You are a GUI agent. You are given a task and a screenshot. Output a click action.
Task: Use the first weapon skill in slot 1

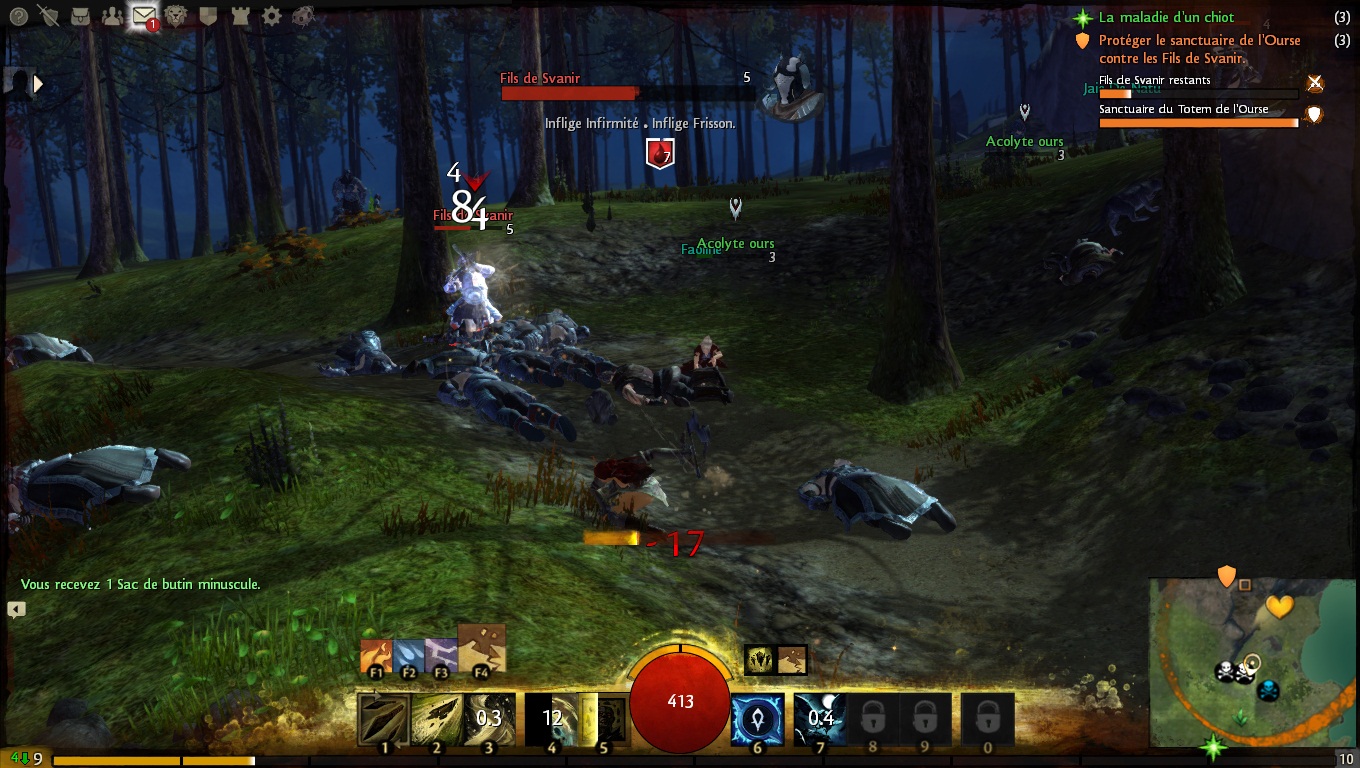coord(384,719)
